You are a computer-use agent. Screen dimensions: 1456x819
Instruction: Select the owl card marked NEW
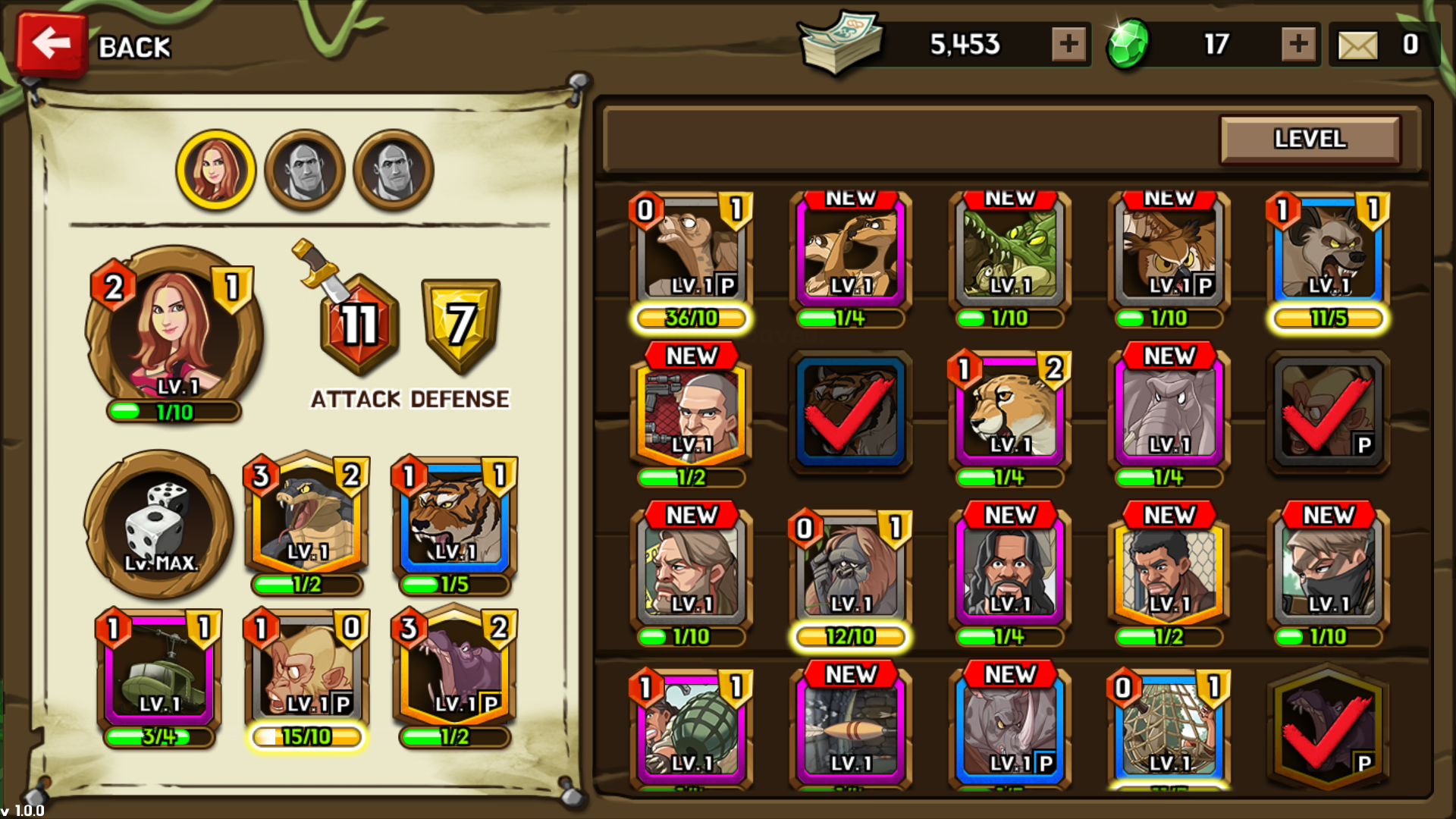tap(1168, 250)
